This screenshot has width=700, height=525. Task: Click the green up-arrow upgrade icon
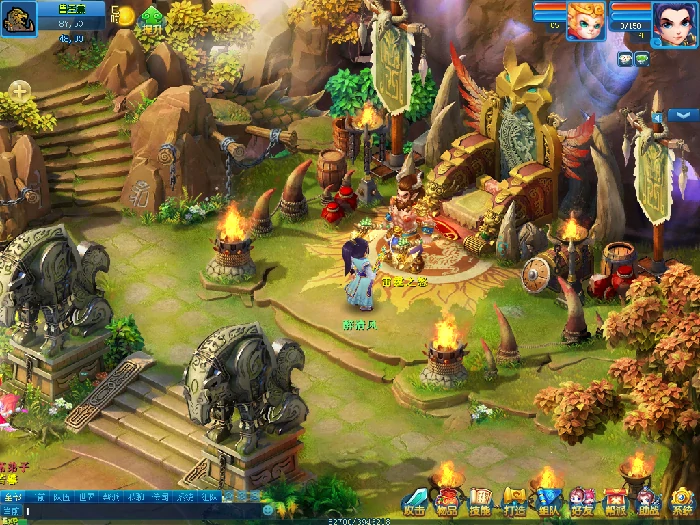point(151,17)
